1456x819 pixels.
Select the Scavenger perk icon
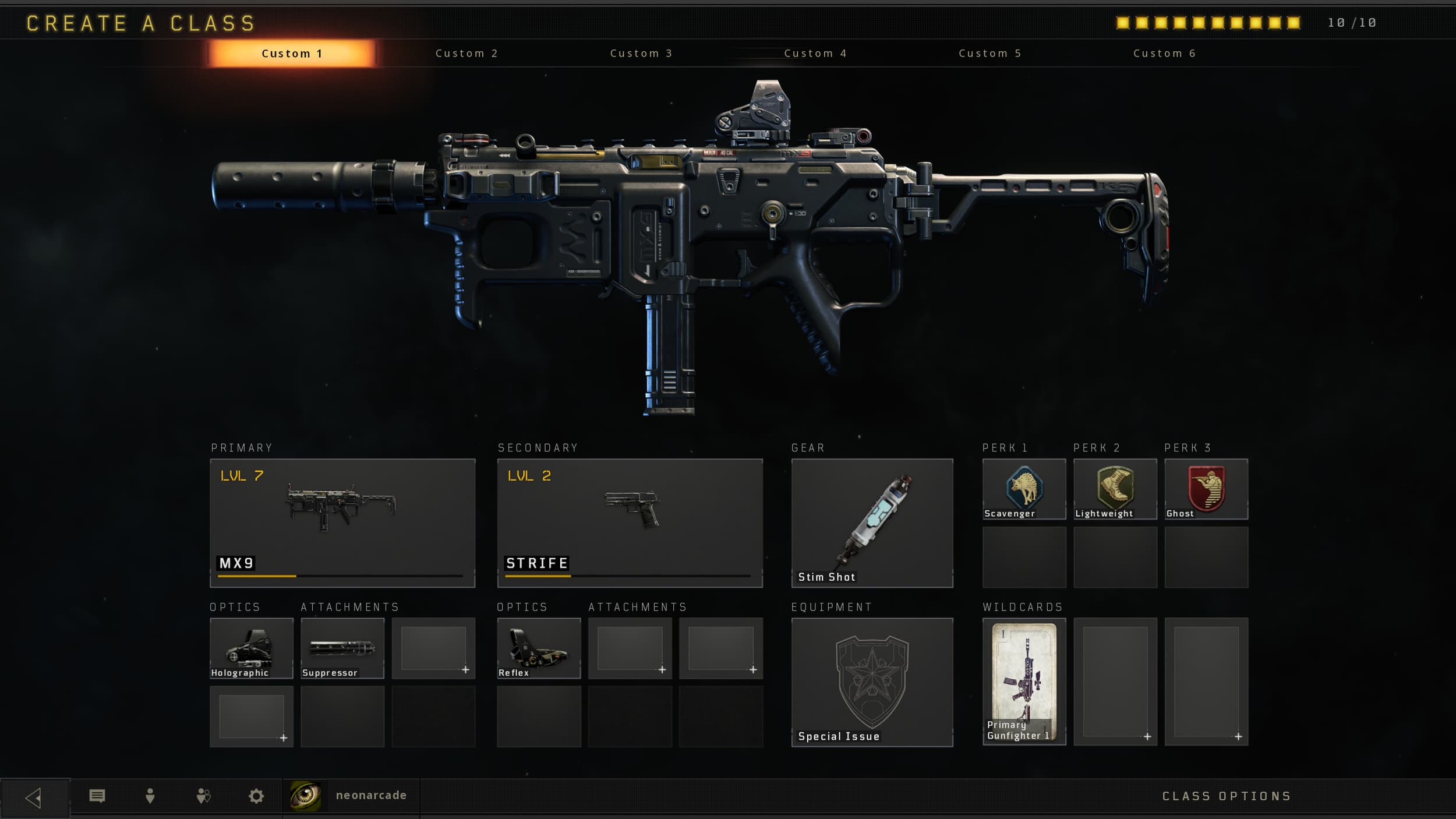coord(1024,488)
